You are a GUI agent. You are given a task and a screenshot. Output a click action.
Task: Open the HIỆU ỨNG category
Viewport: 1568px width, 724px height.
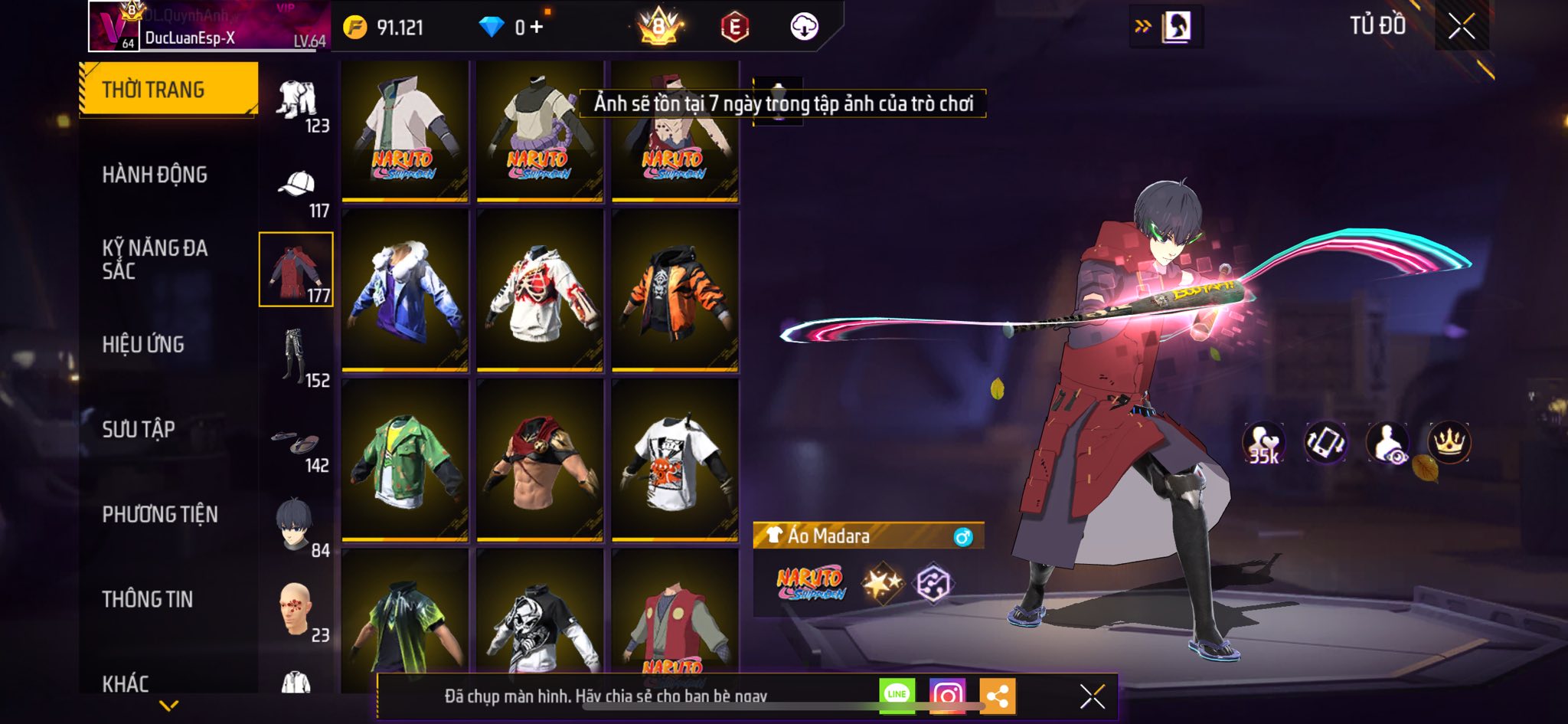click(143, 345)
